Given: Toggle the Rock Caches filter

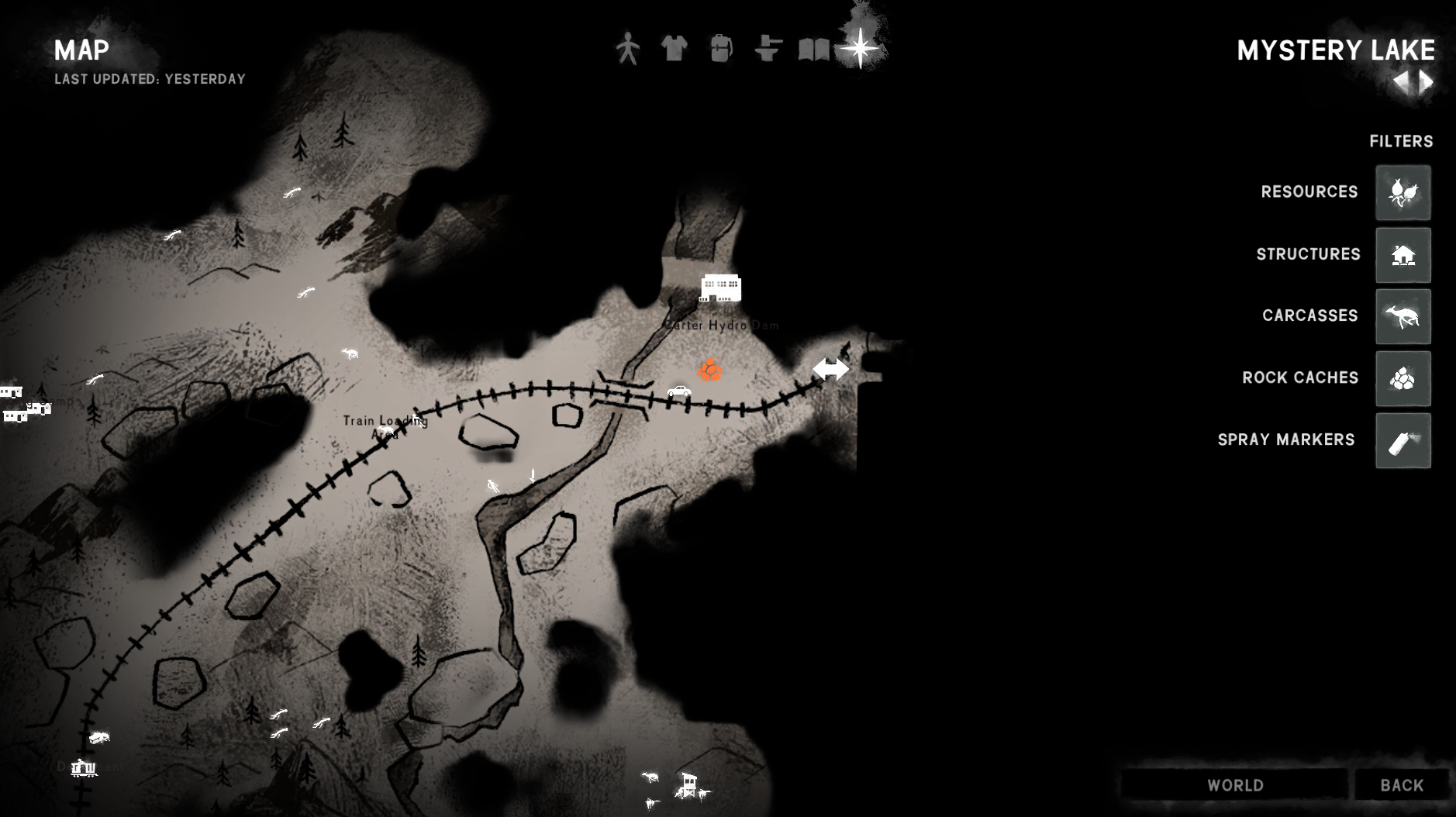Looking at the screenshot, I should point(1403,378).
